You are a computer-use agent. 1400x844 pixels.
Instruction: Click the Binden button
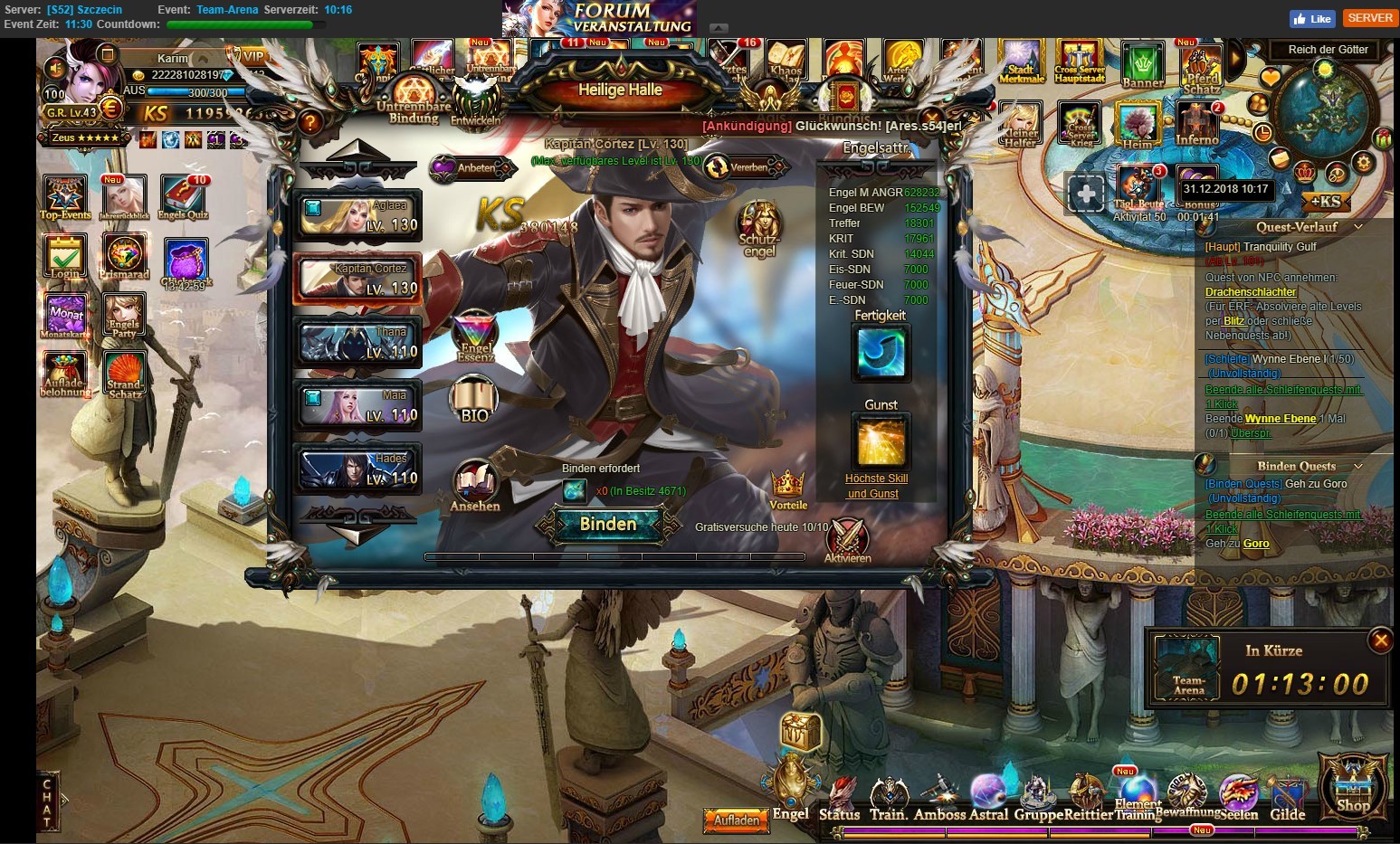[607, 525]
